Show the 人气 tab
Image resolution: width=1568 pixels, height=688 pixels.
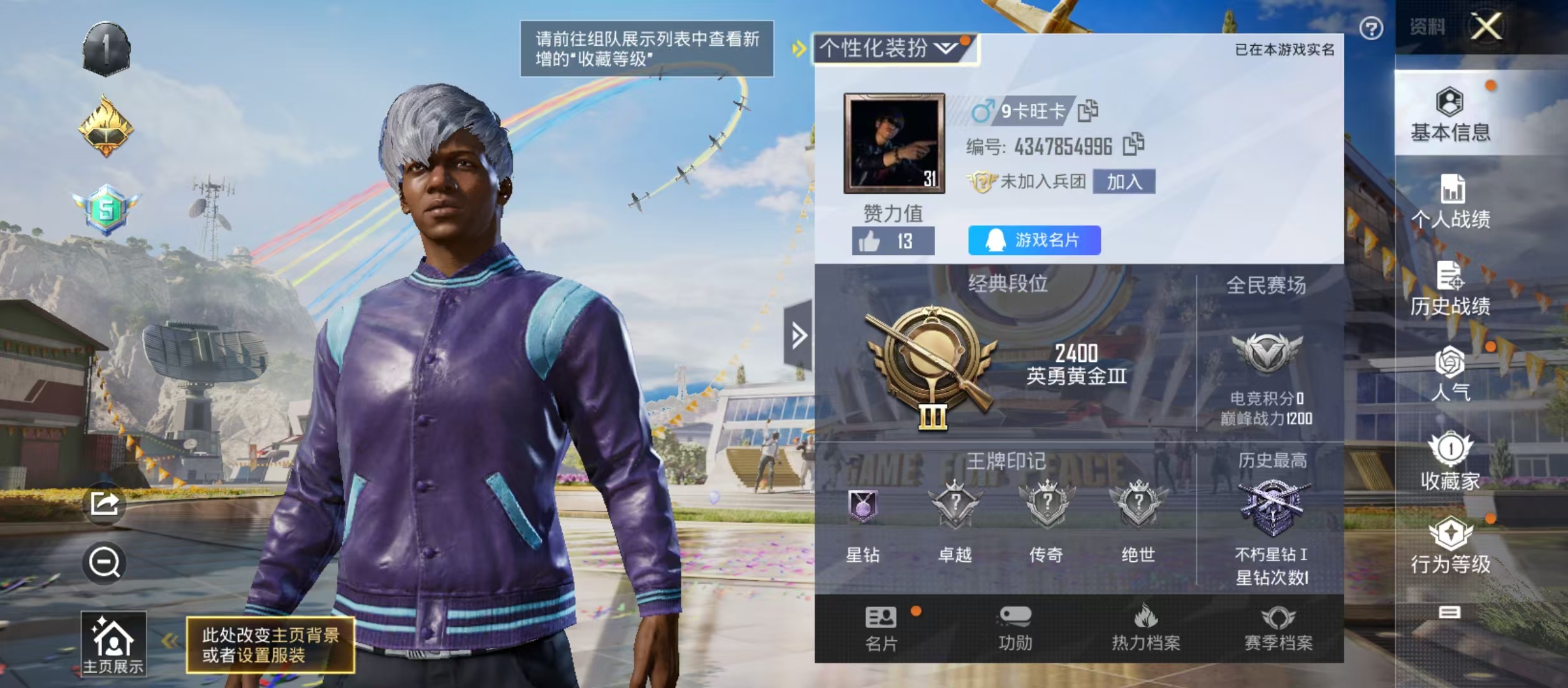click(1450, 374)
